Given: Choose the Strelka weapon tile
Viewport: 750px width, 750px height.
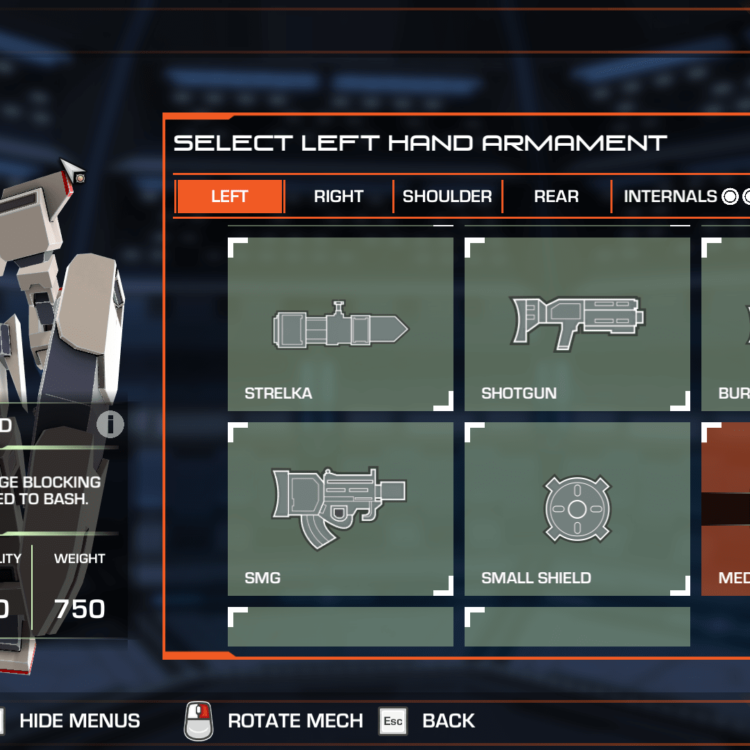Looking at the screenshot, I should [340, 324].
